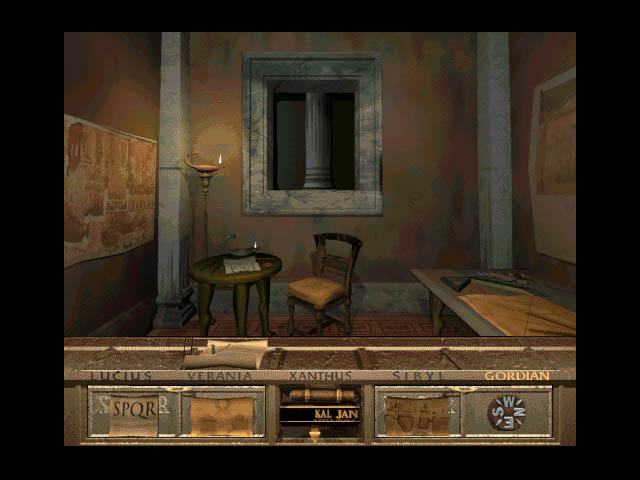
Task: Switch to Verania's tab
Action: pyautogui.click(x=220, y=376)
